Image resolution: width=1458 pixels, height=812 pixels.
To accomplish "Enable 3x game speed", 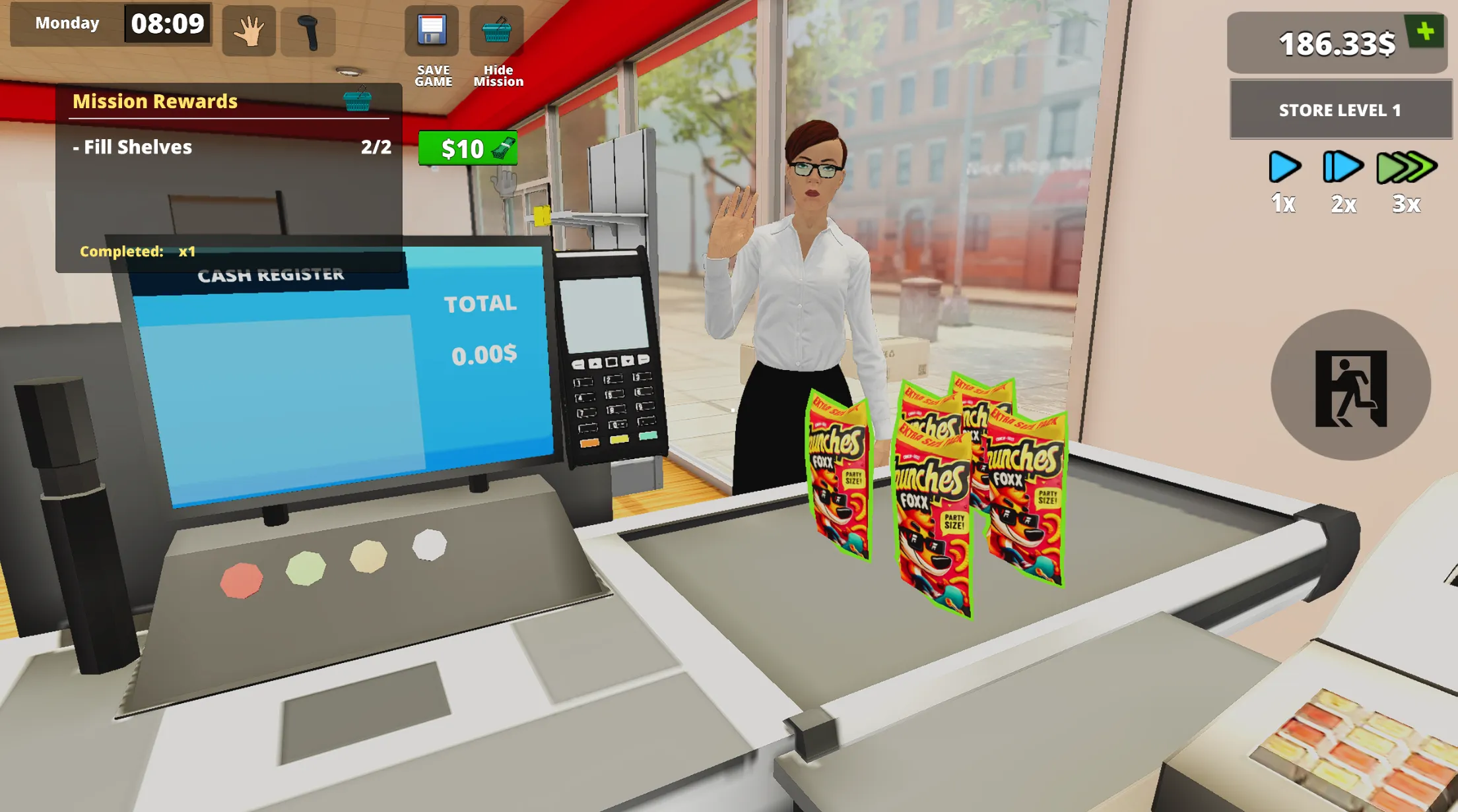I will 1406,167.
